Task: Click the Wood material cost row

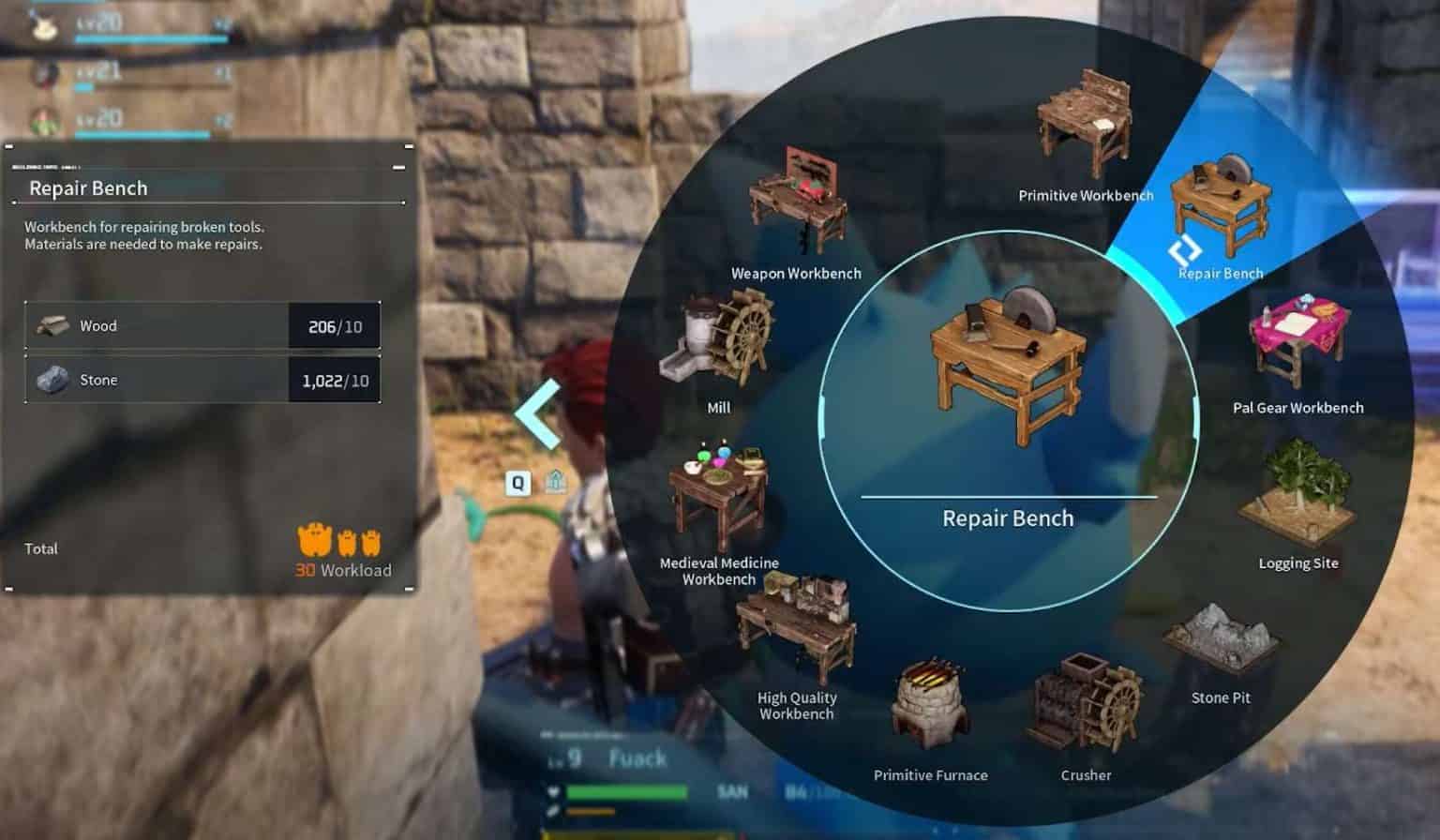Action: (202, 325)
